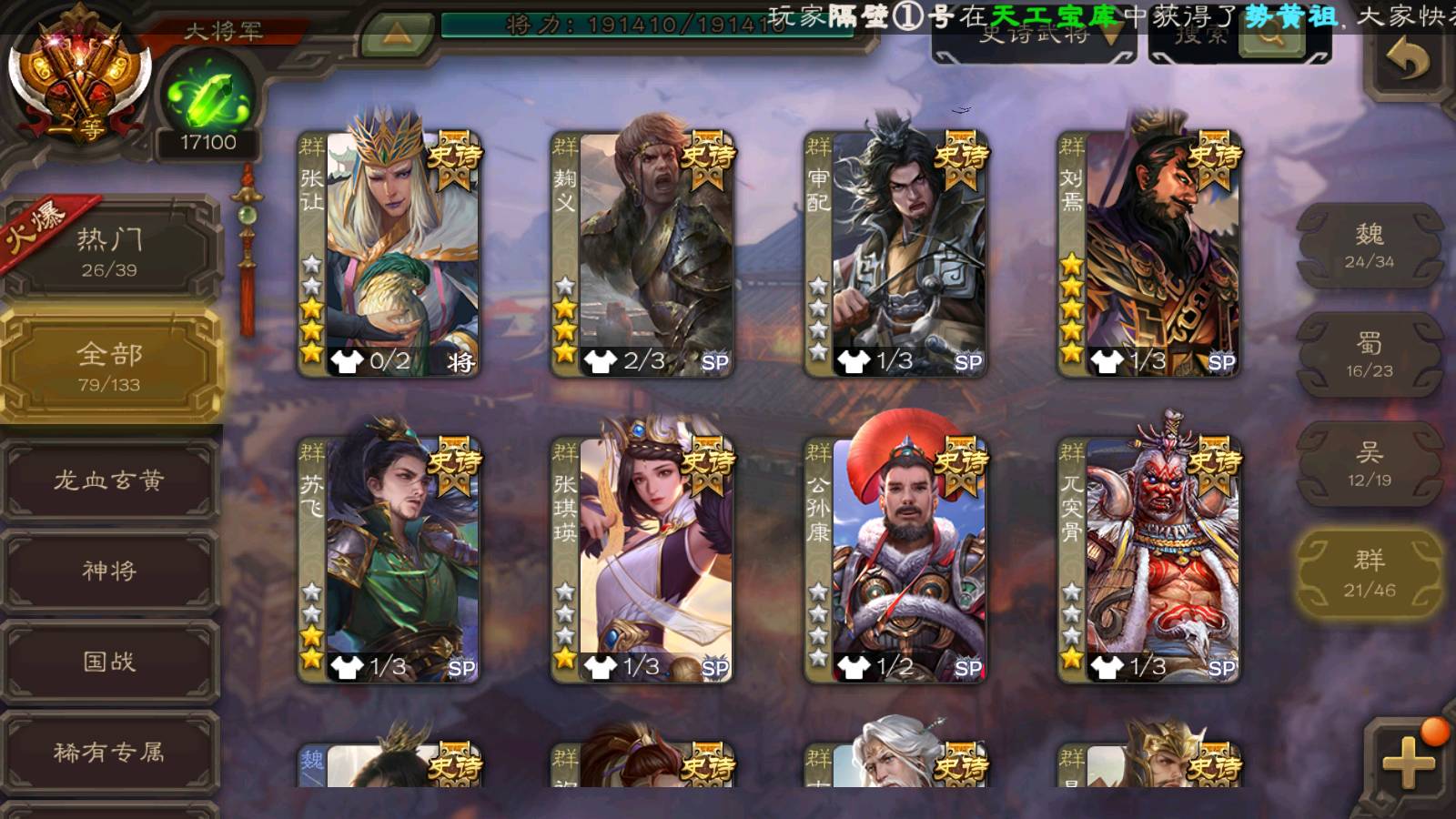Select the 苏飞 general card
This screenshot has width=1456, height=819.
(389, 559)
